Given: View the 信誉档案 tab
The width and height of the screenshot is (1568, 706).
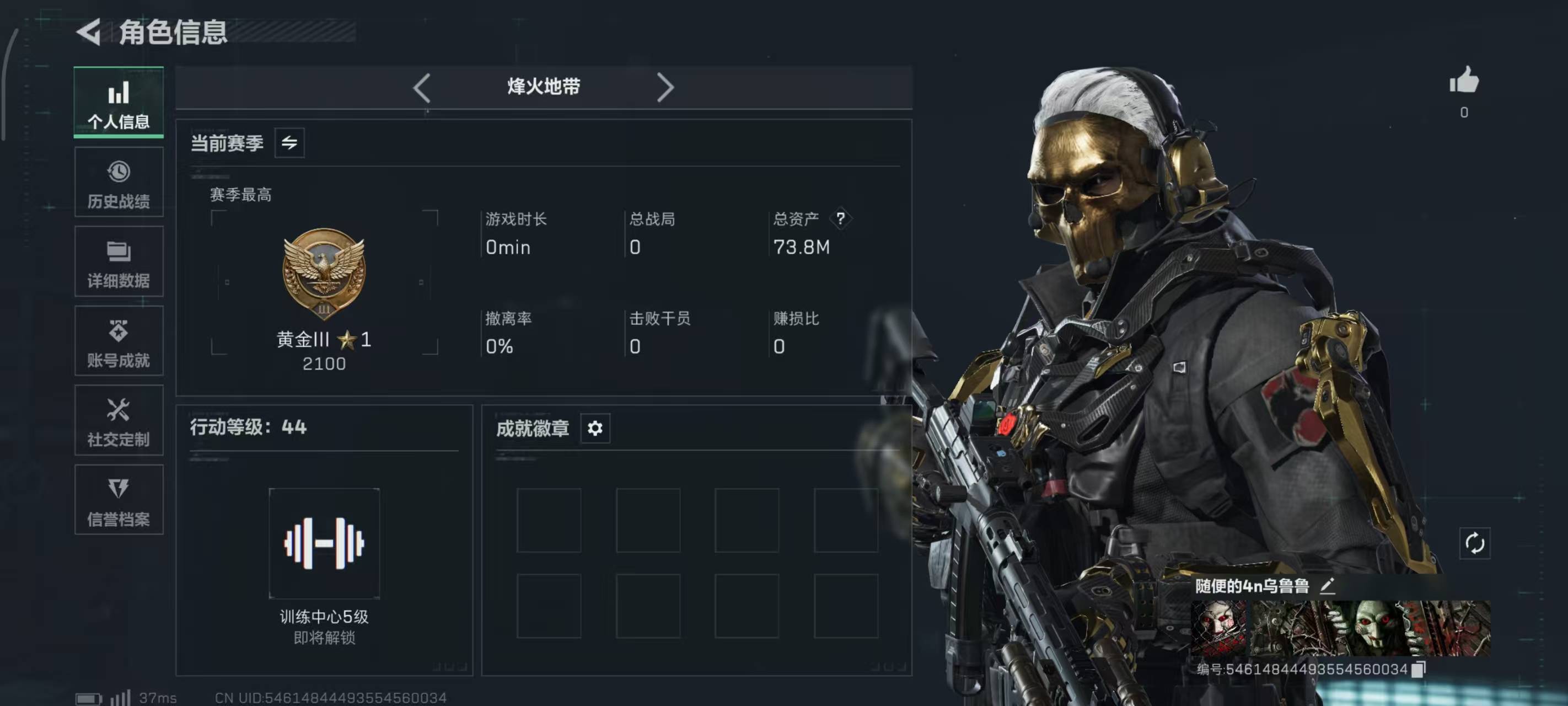Looking at the screenshot, I should pos(119,500).
